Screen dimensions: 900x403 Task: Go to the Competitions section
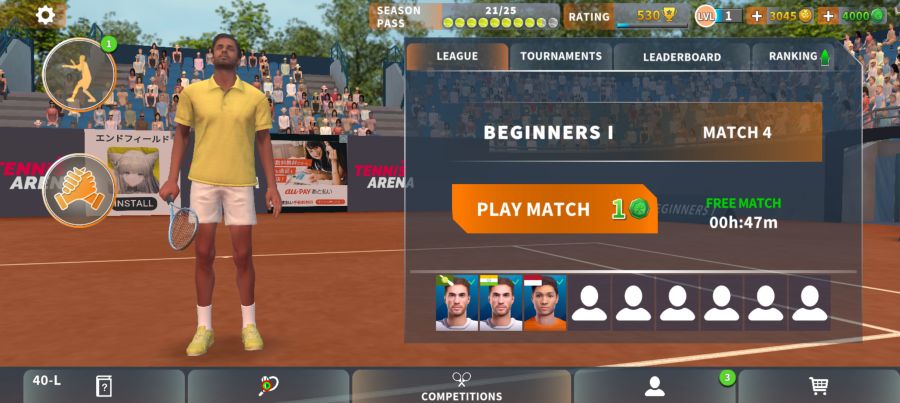tap(461, 386)
